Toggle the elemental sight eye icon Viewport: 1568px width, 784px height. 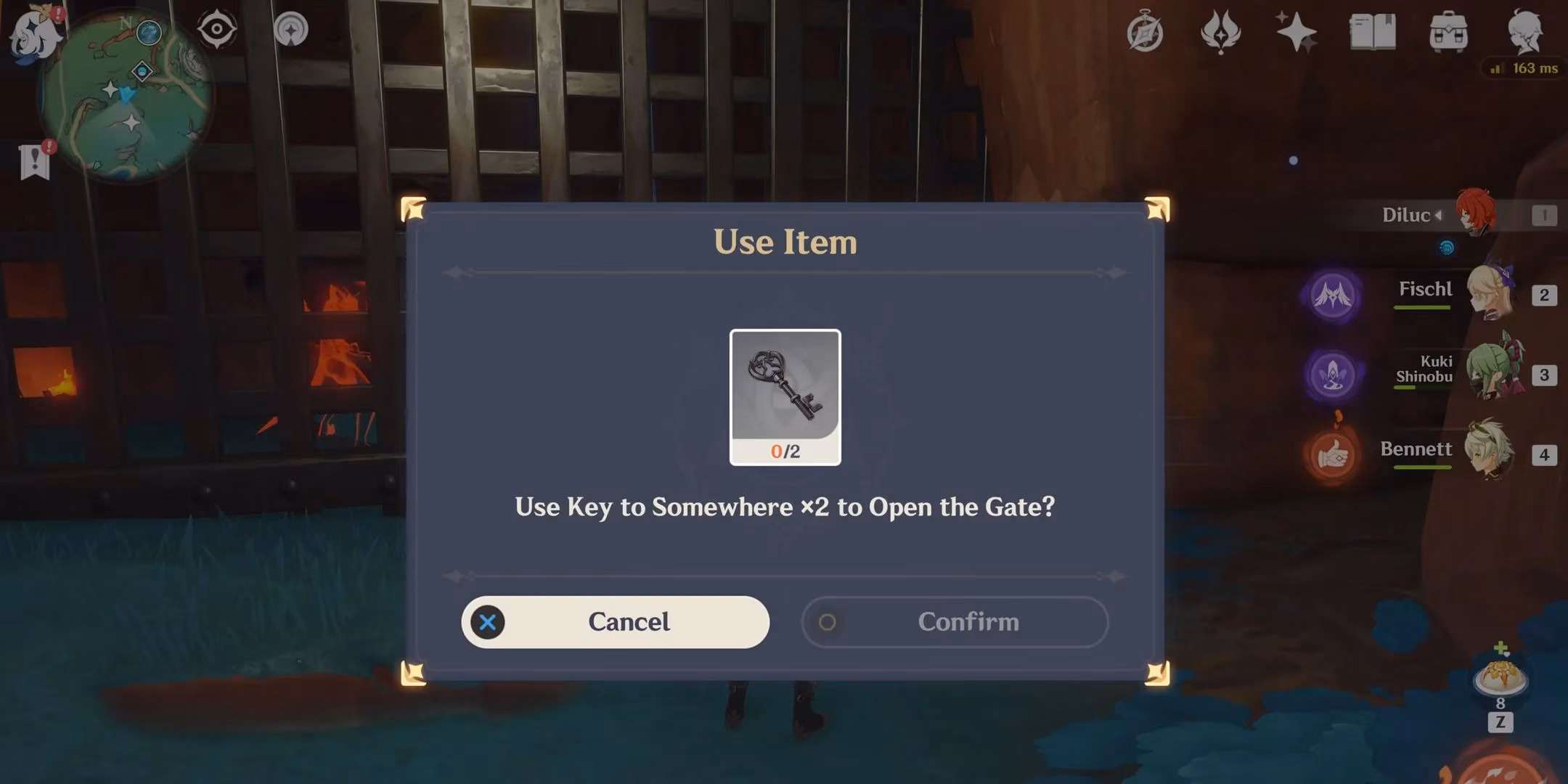(216, 30)
